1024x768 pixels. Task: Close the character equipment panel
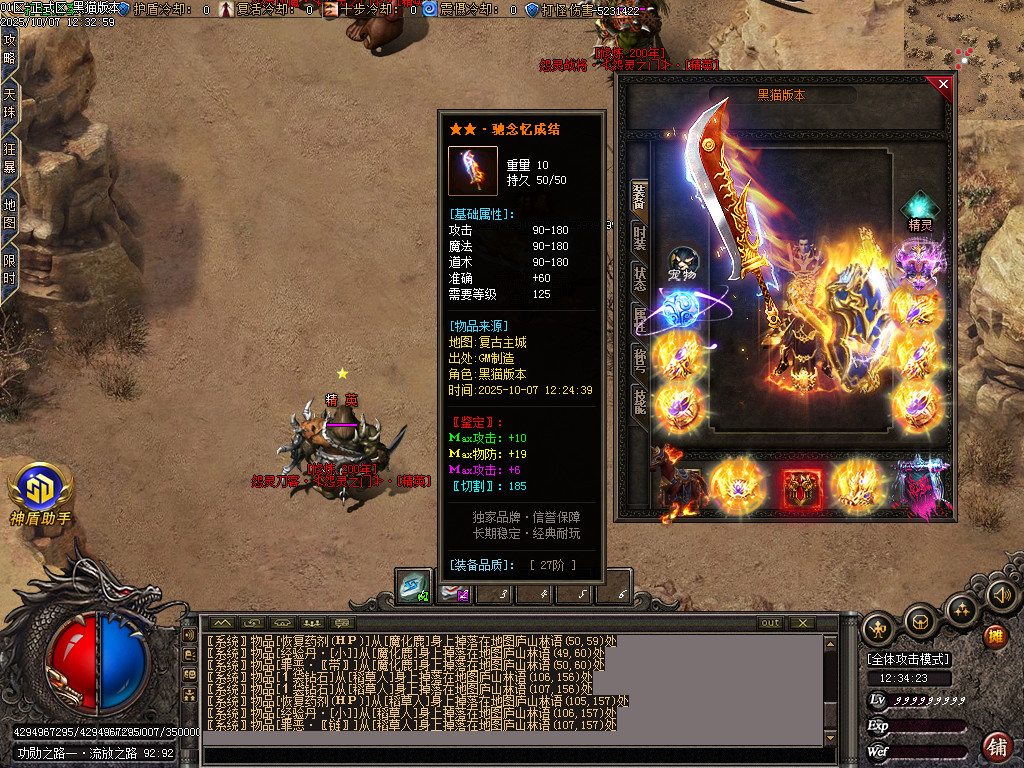(x=943, y=85)
